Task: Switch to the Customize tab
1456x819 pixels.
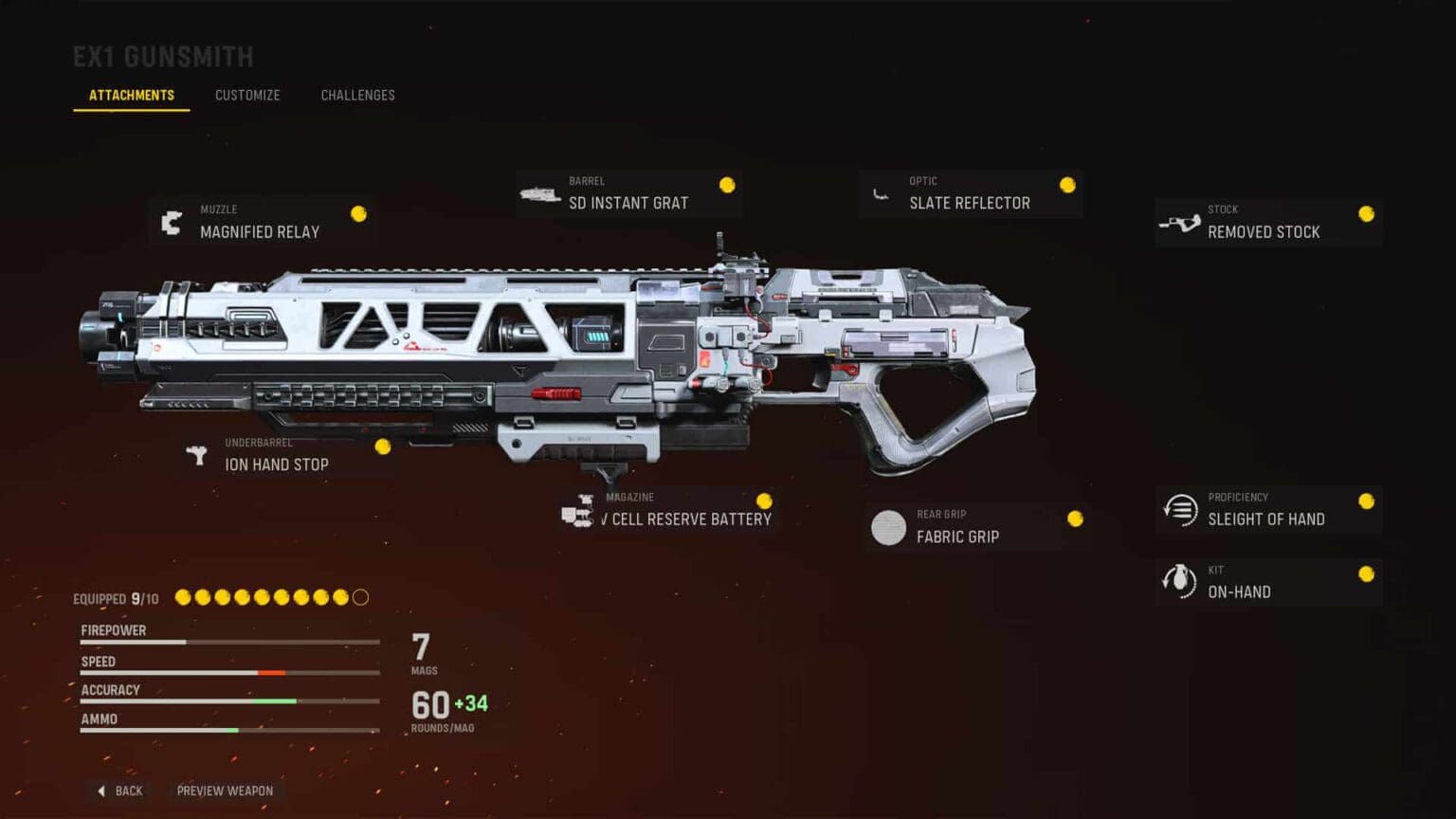Action: tap(247, 95)
